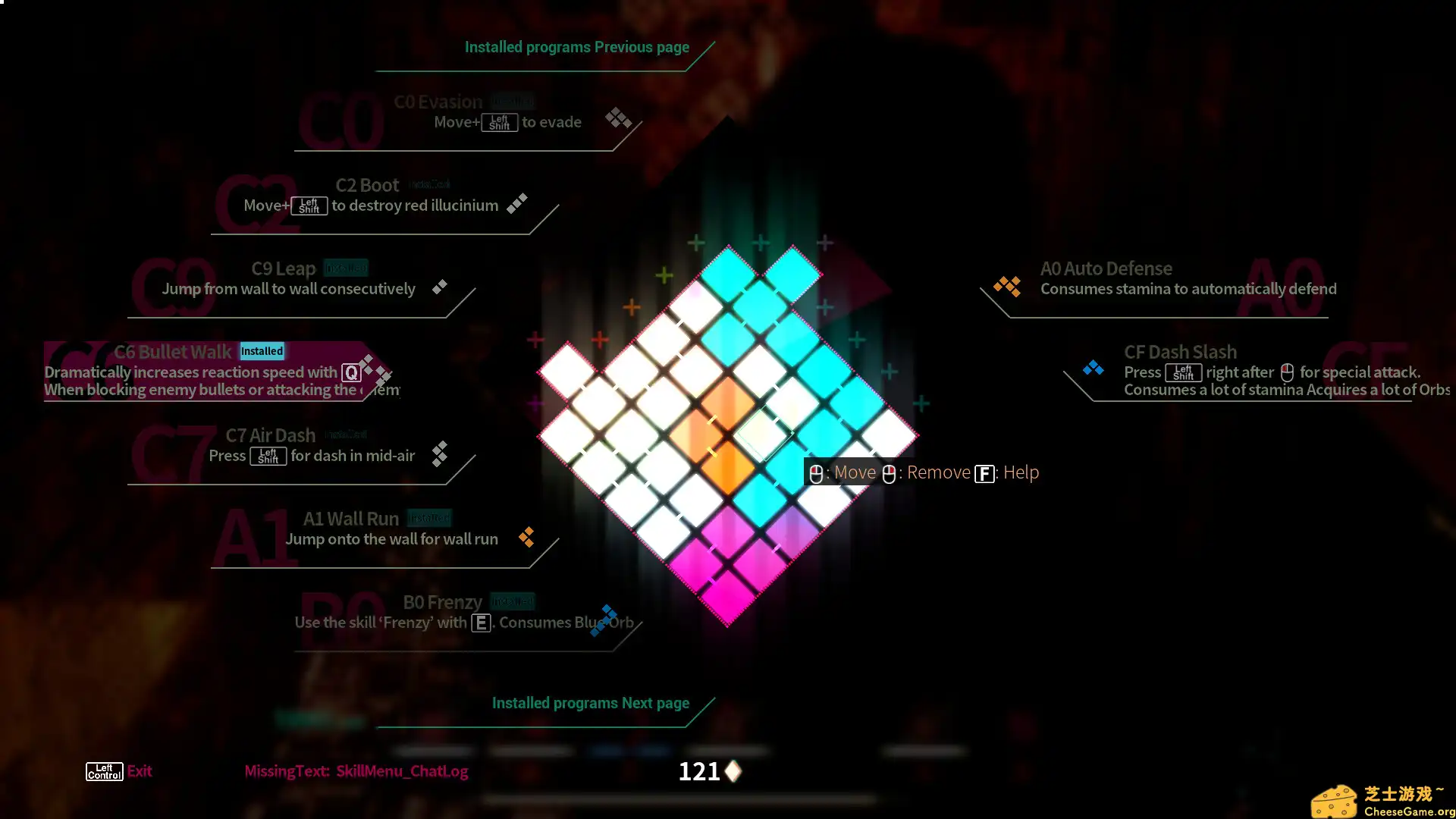Toggle the Installed tag on A1 Wall Run
The image size is (1456, 819).
(429, 517)
